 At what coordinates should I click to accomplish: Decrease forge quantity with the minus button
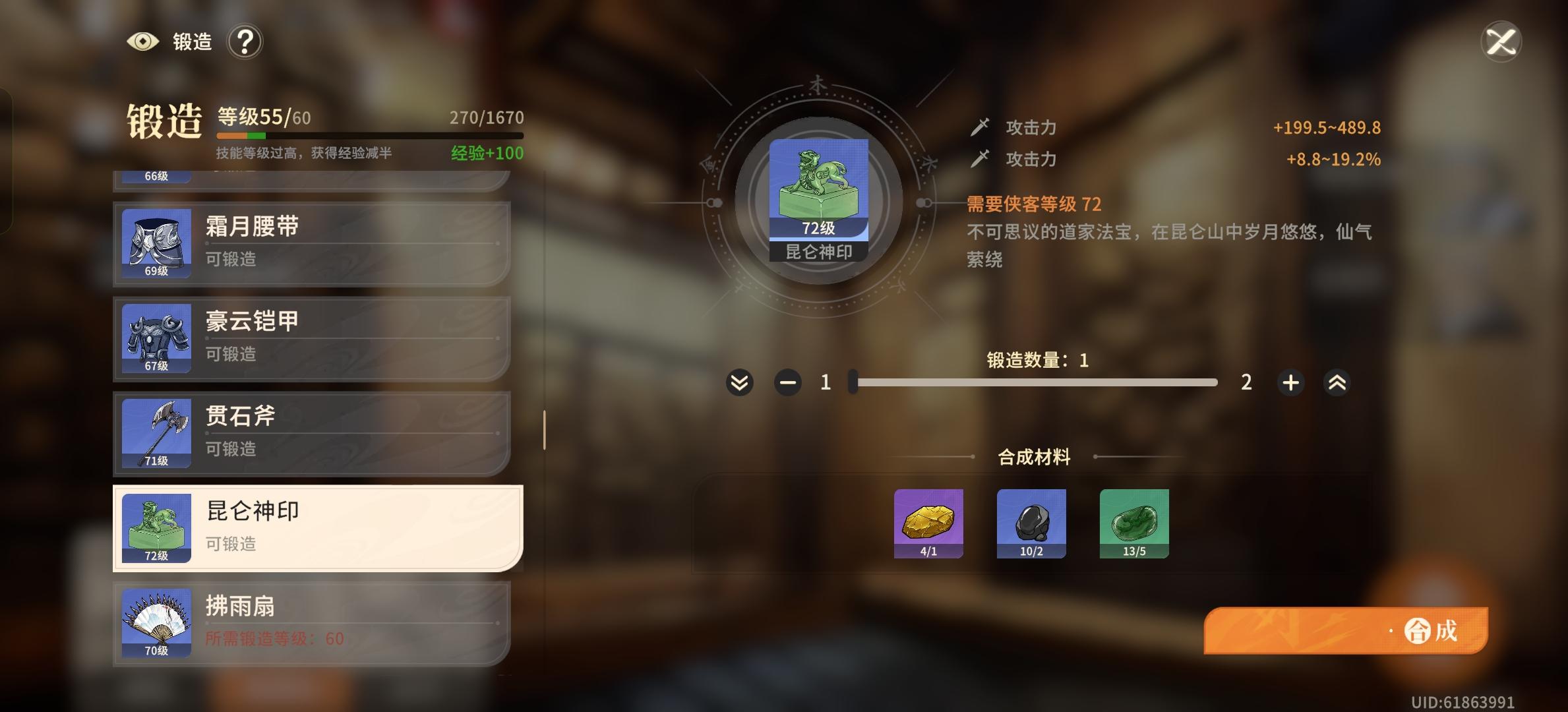pyautogui.click(x=787, y=382)
